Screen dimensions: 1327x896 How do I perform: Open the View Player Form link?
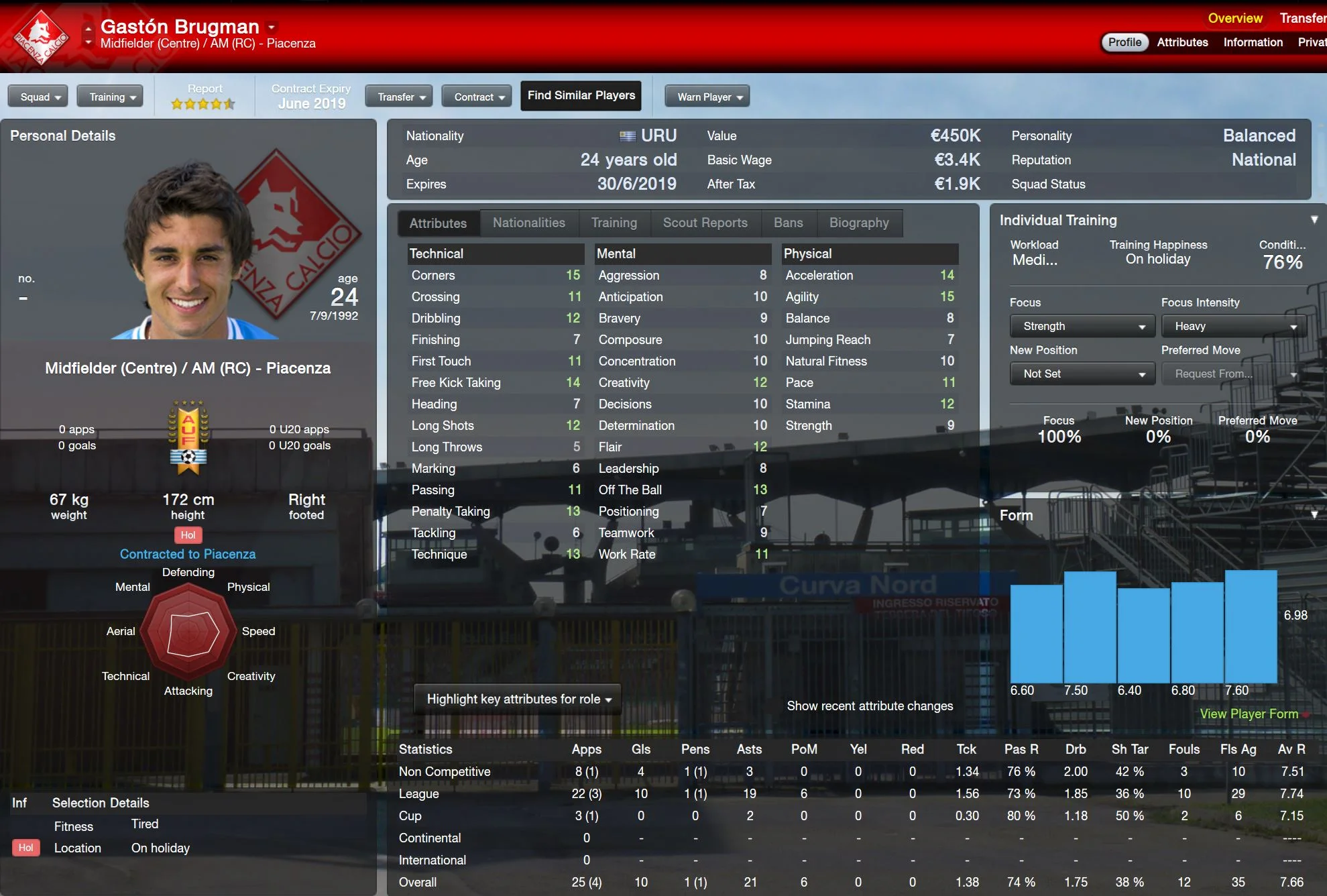[1249, 714]
